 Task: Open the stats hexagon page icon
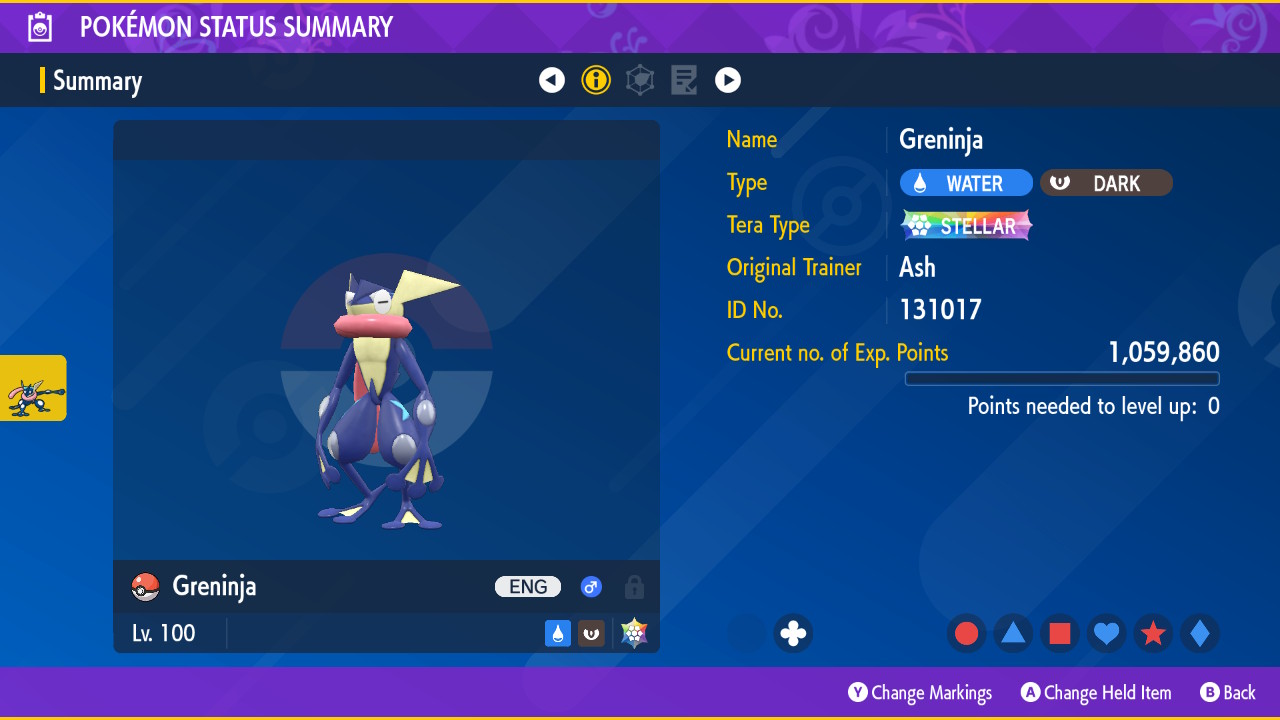coord(640,80)
